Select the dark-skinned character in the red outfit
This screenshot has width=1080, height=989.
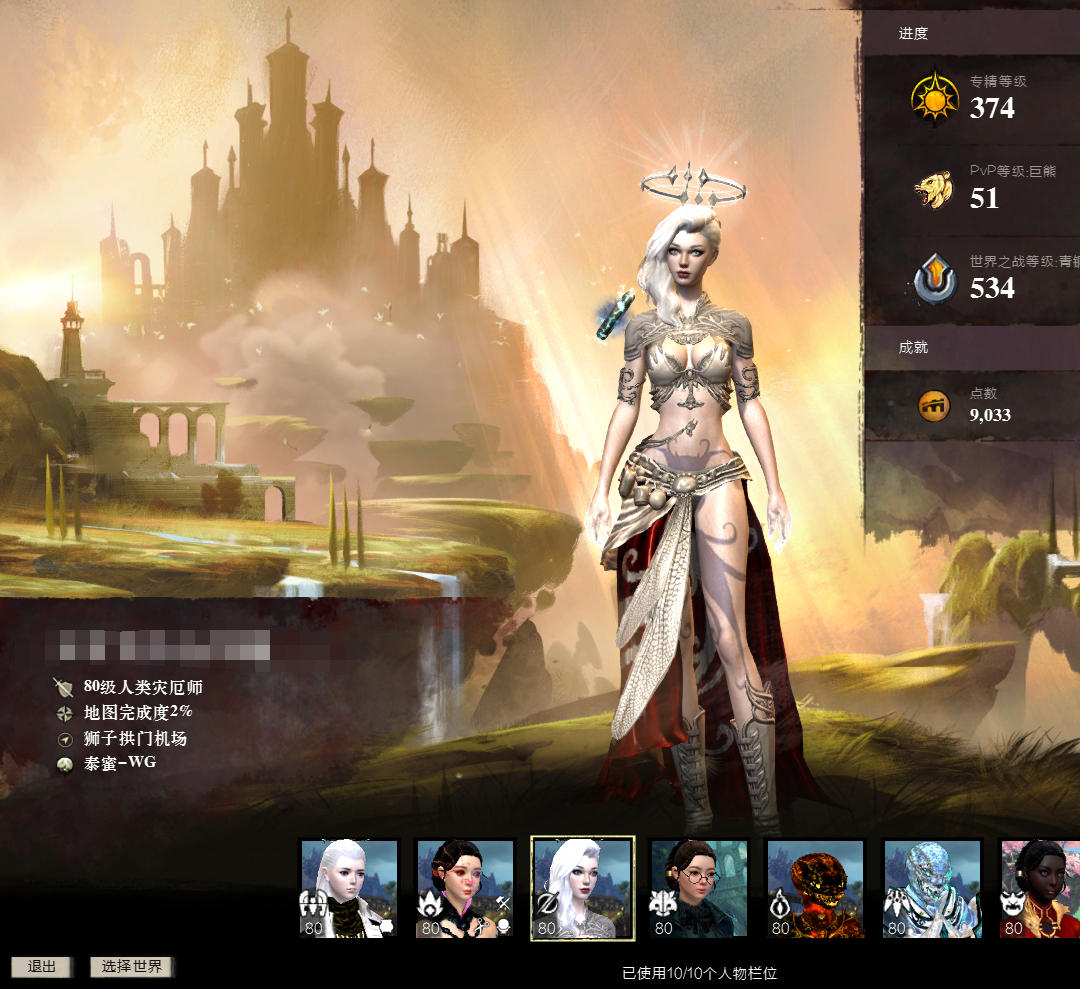click(x=1040, y=888)
